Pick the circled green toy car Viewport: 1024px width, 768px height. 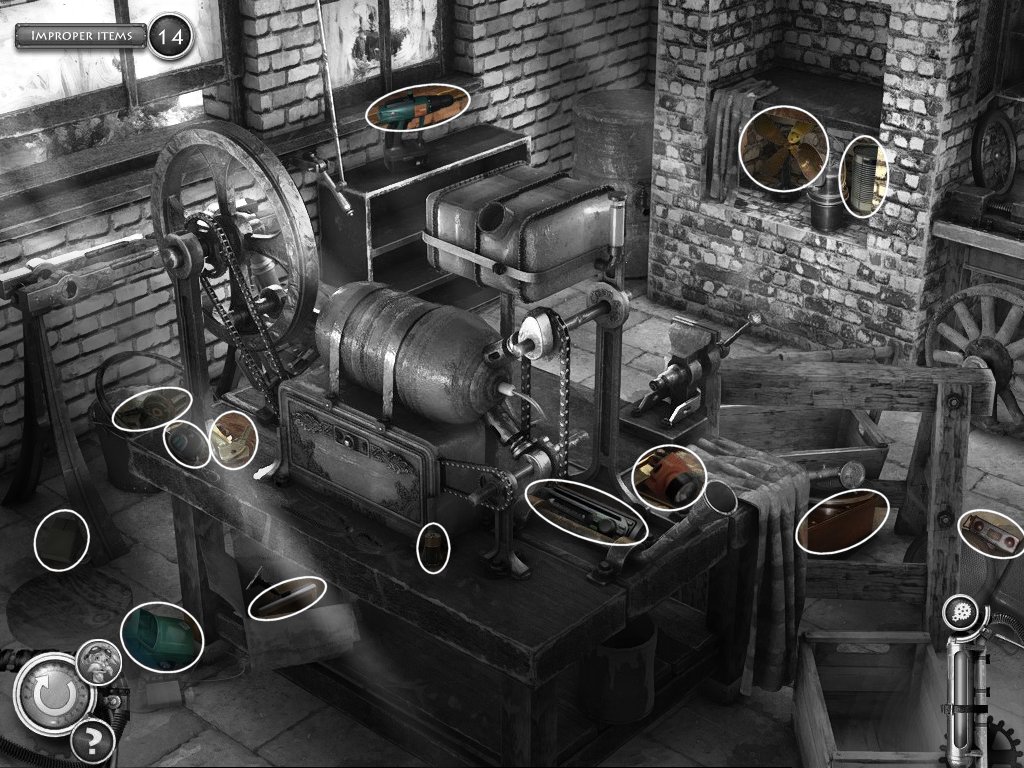(x=162, y=636)
